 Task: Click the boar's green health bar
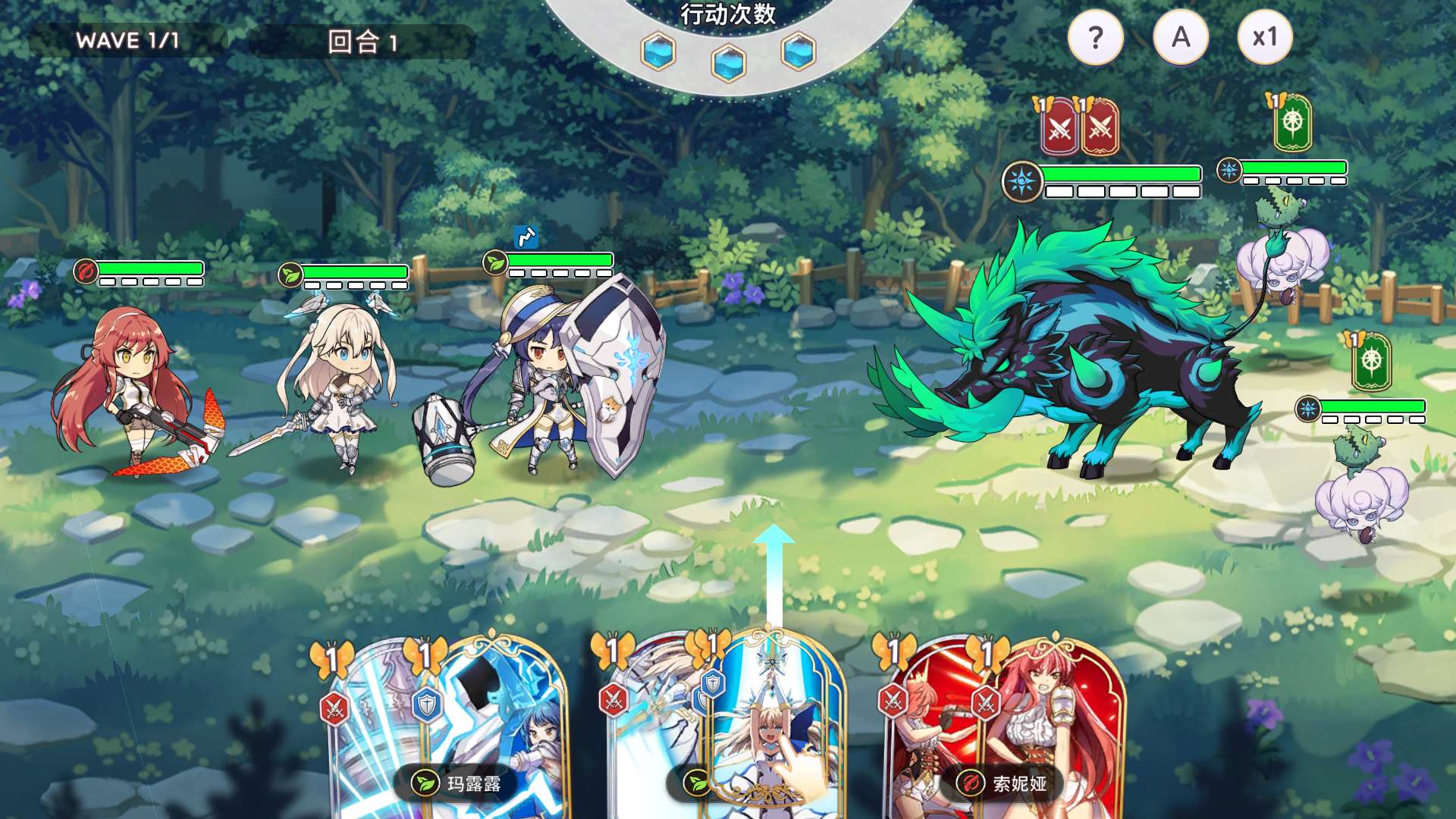[1122, 173]
